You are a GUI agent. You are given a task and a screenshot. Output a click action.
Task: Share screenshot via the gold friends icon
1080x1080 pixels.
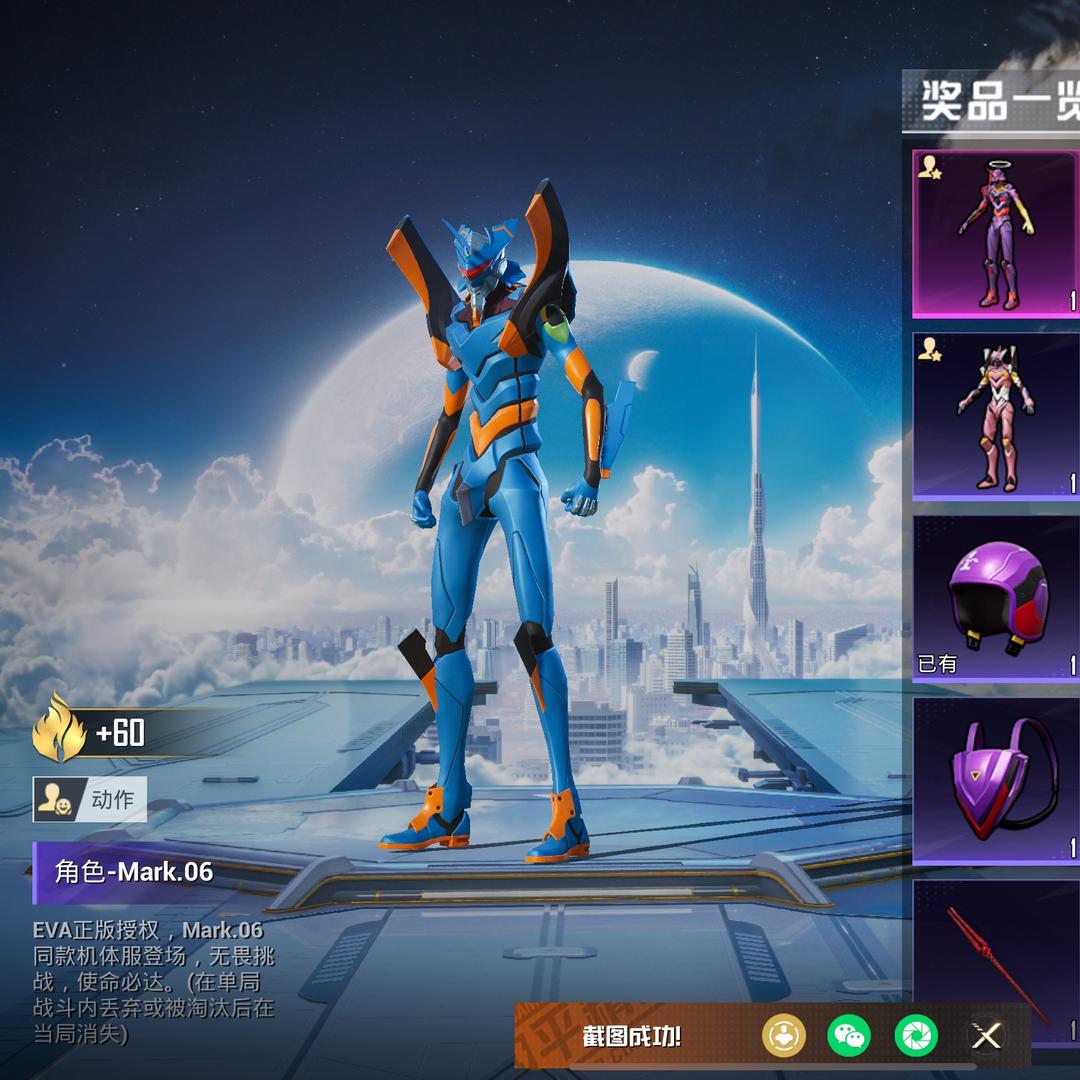(783, 1036)
